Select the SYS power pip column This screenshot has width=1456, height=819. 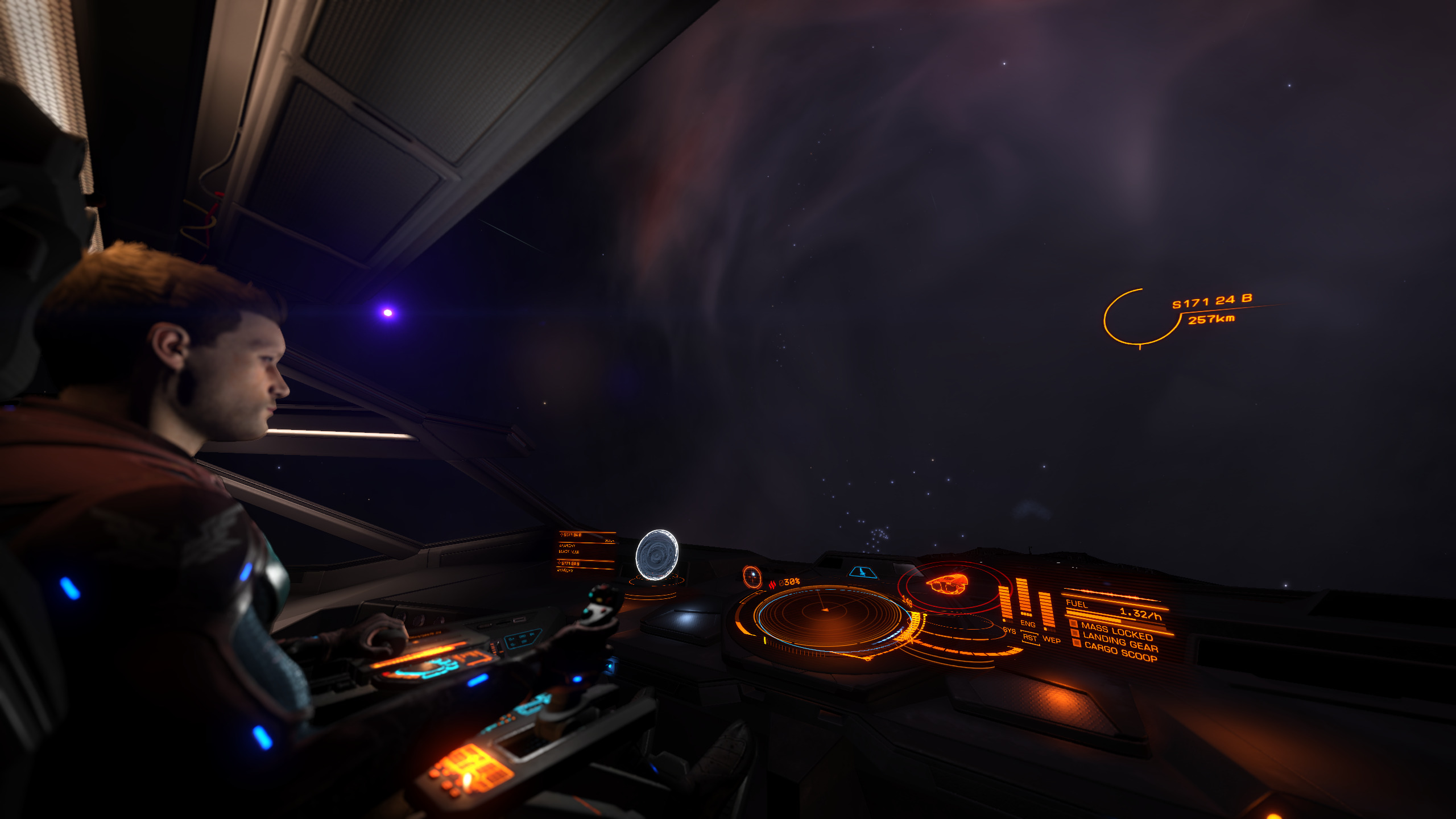point(1006,605)
